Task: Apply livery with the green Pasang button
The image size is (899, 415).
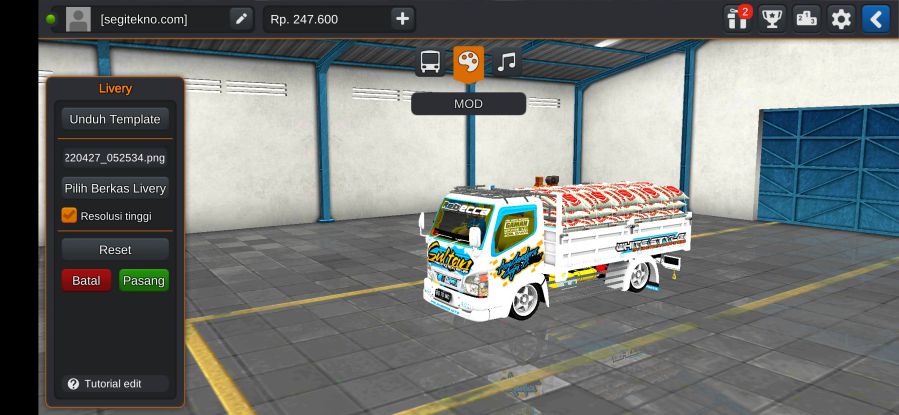Action: point(144,280)
